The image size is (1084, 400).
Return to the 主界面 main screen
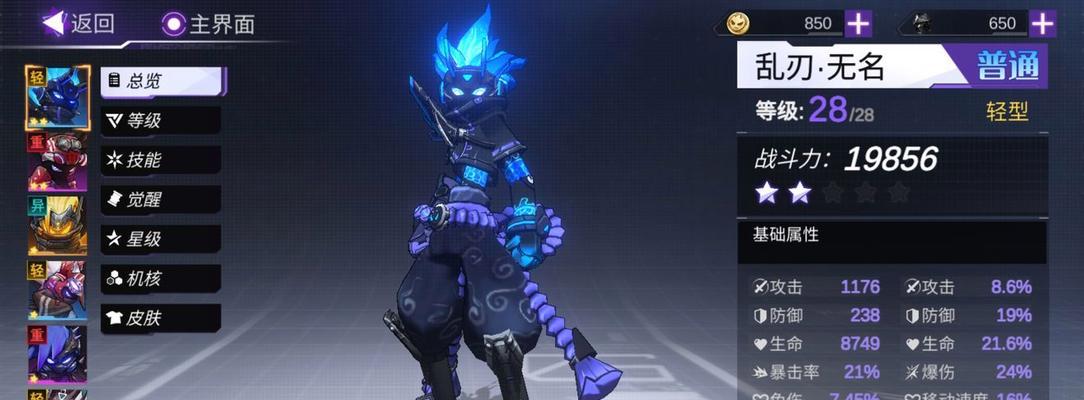click(208, 23)
